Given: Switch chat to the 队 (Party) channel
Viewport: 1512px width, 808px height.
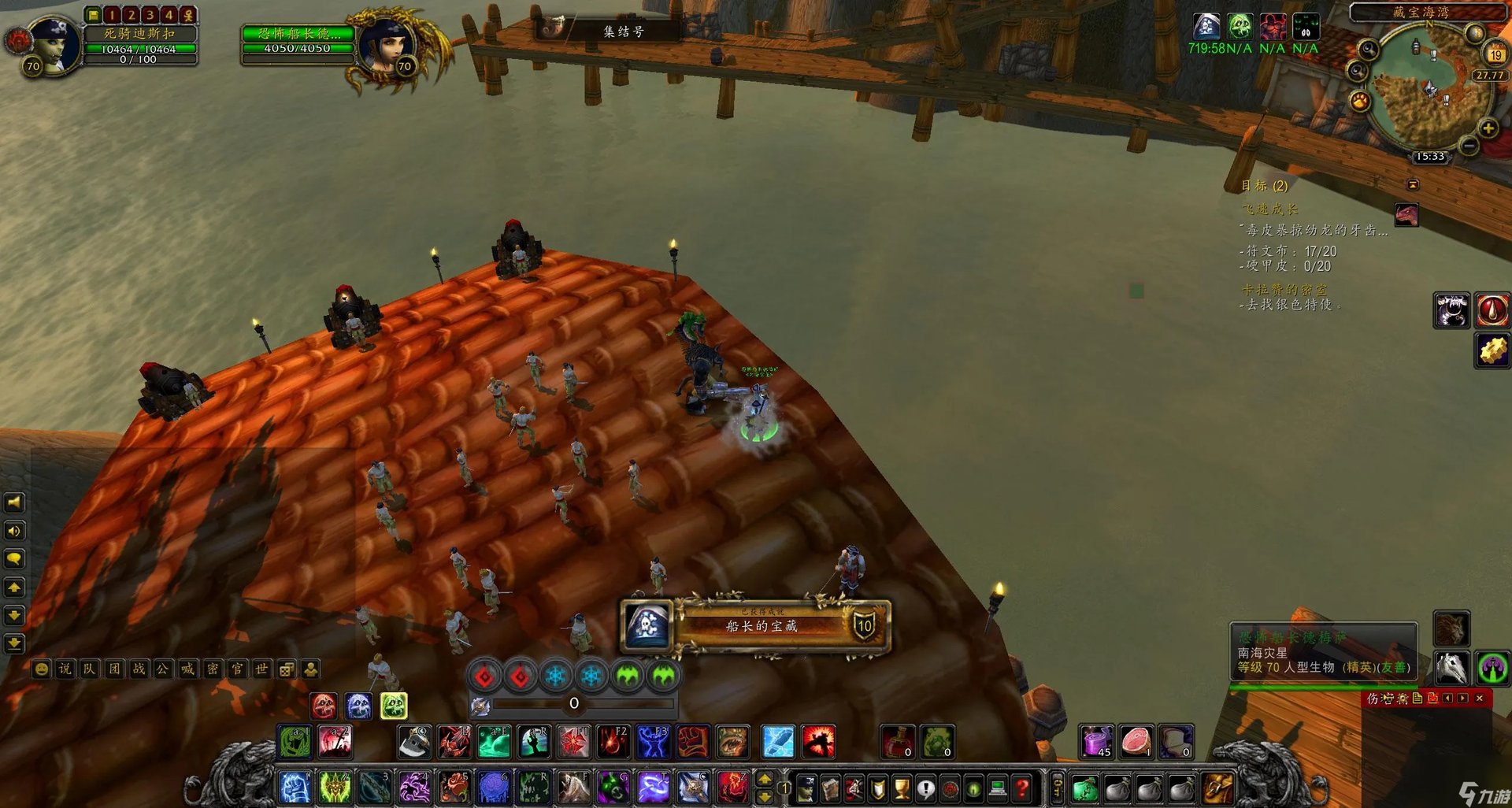Looking at the screenshot, I should 89,669.
